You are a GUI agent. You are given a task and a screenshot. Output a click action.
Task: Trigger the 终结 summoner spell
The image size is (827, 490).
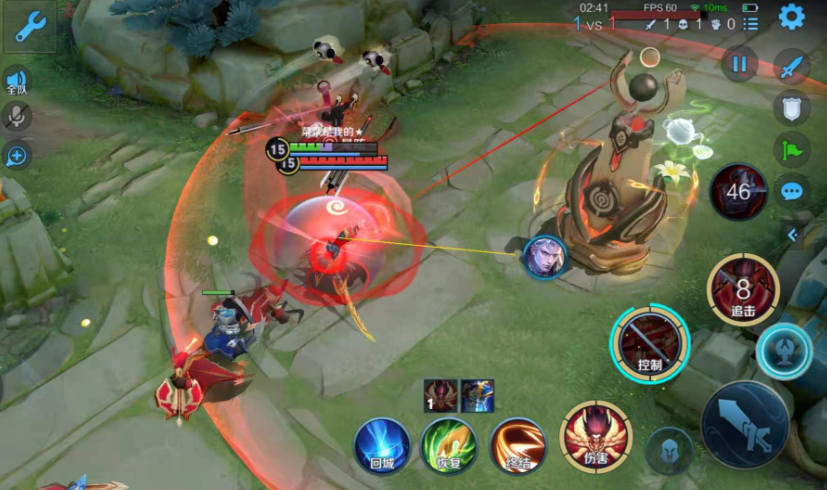(518, 445)
